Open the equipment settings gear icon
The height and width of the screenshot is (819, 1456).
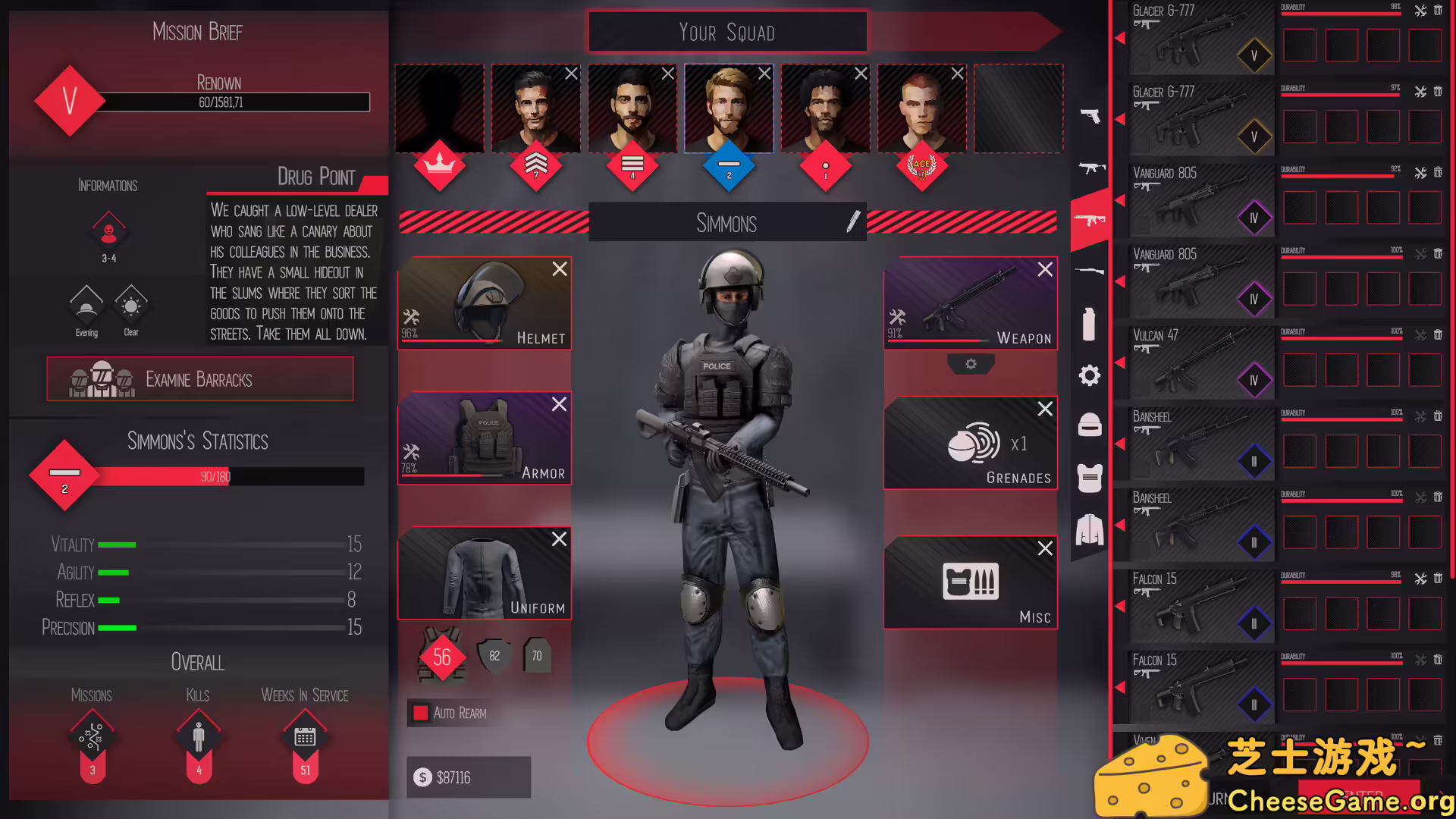pyautogui.click(x=1090, y=375)
